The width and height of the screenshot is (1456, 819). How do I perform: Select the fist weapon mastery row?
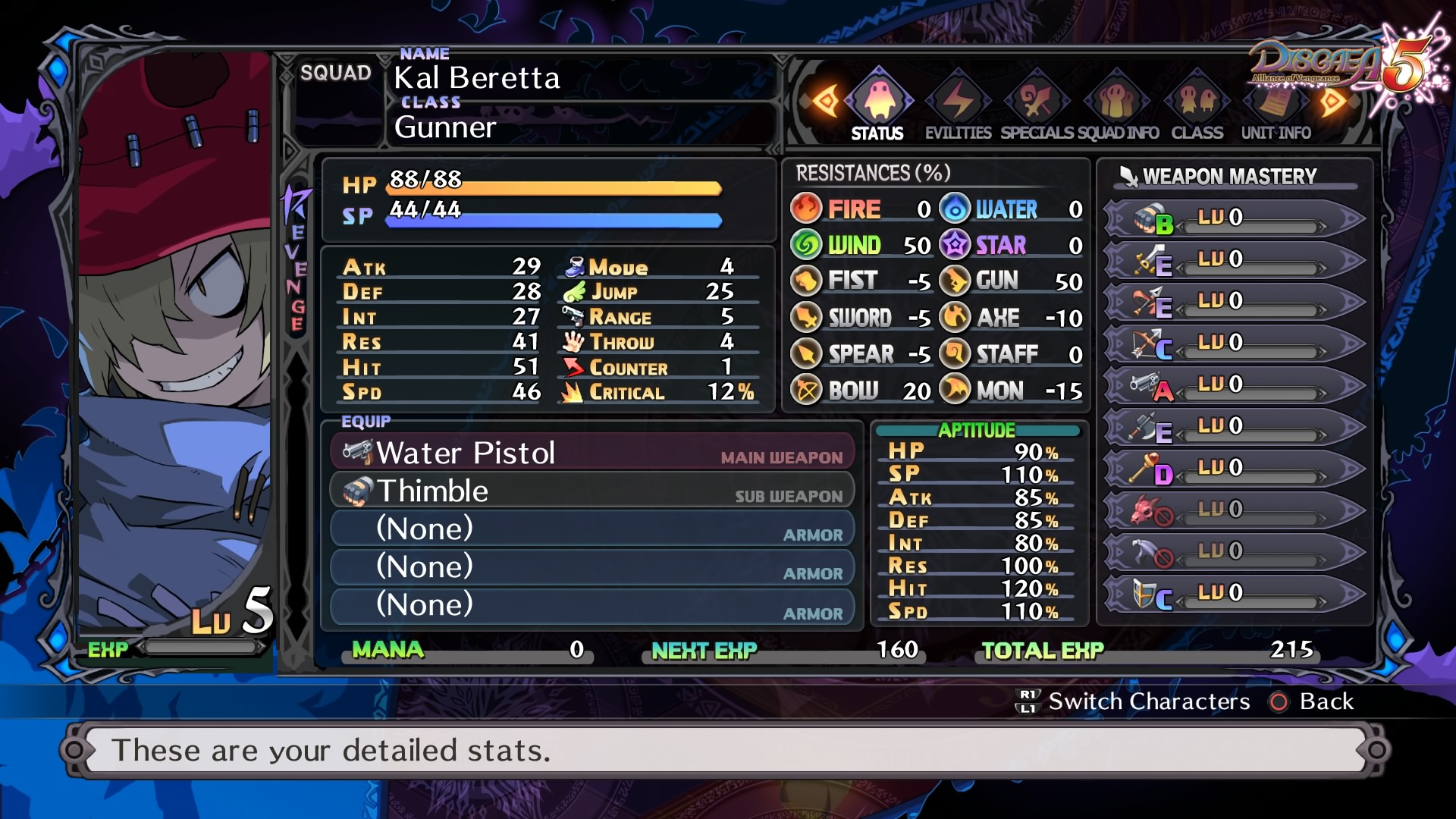coord(1234,218)
